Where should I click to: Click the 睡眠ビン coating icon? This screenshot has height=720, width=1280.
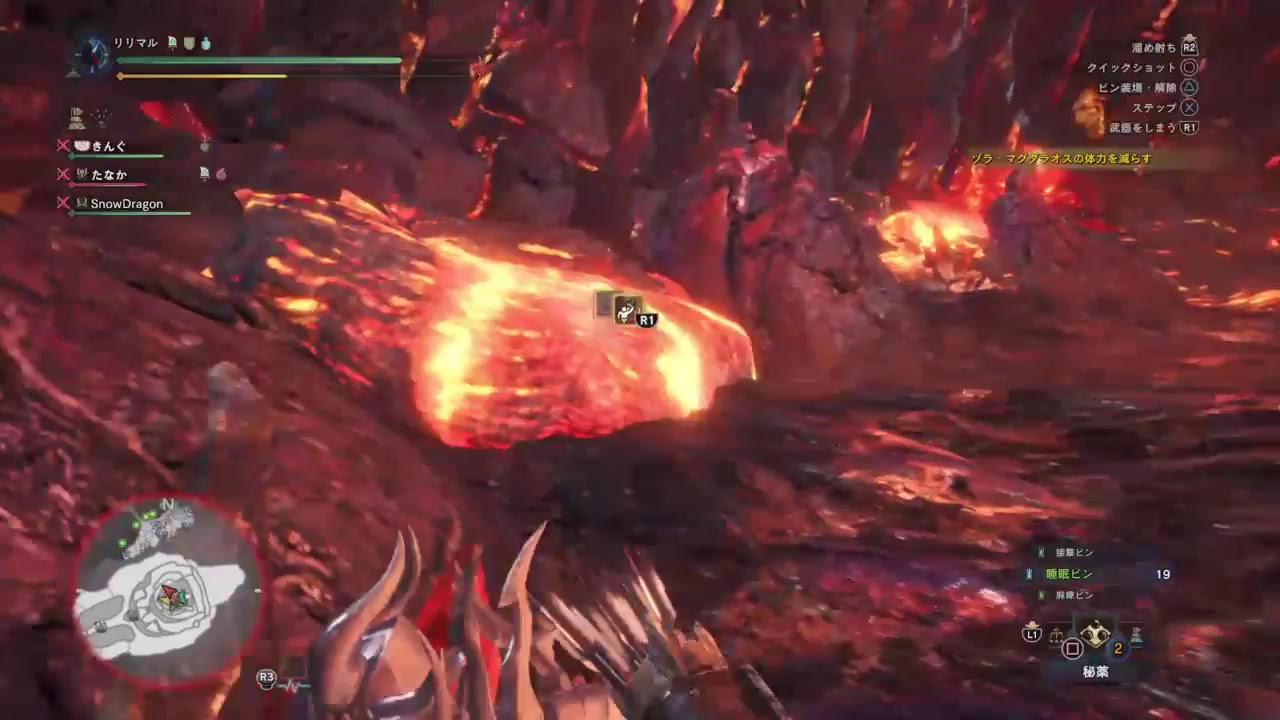click(x=1029, y=573)
